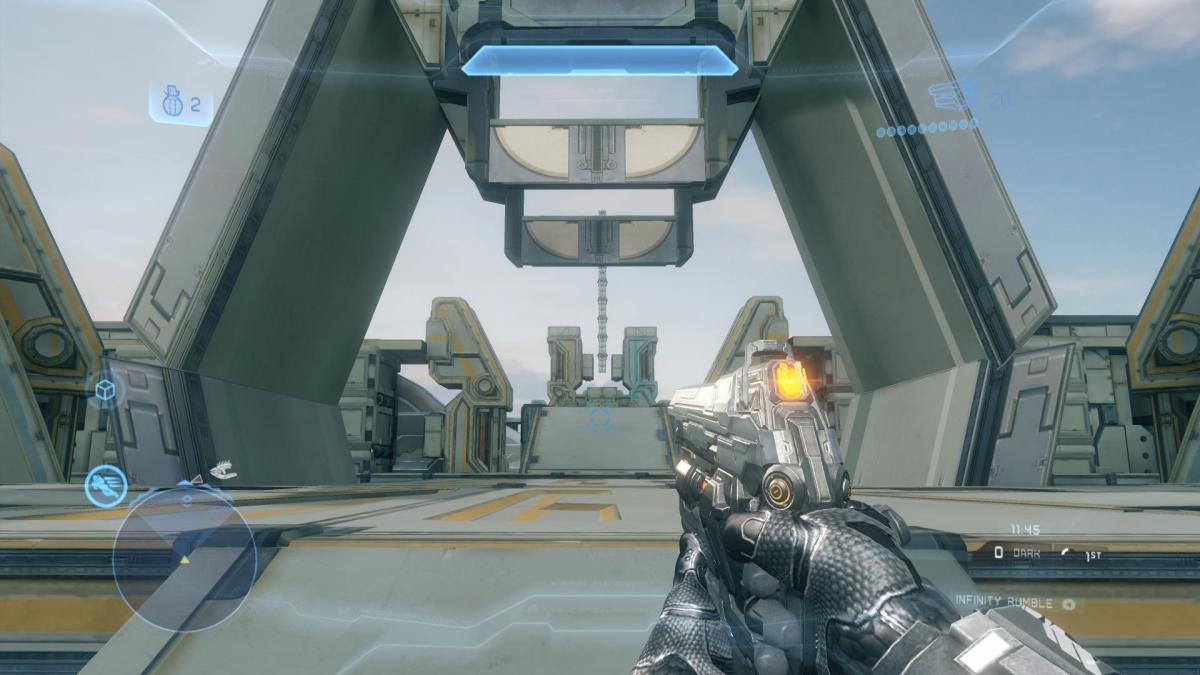Open the circular motion tracker radar
The height and width of the screenshot is (675, 1200).
[185, 558]
